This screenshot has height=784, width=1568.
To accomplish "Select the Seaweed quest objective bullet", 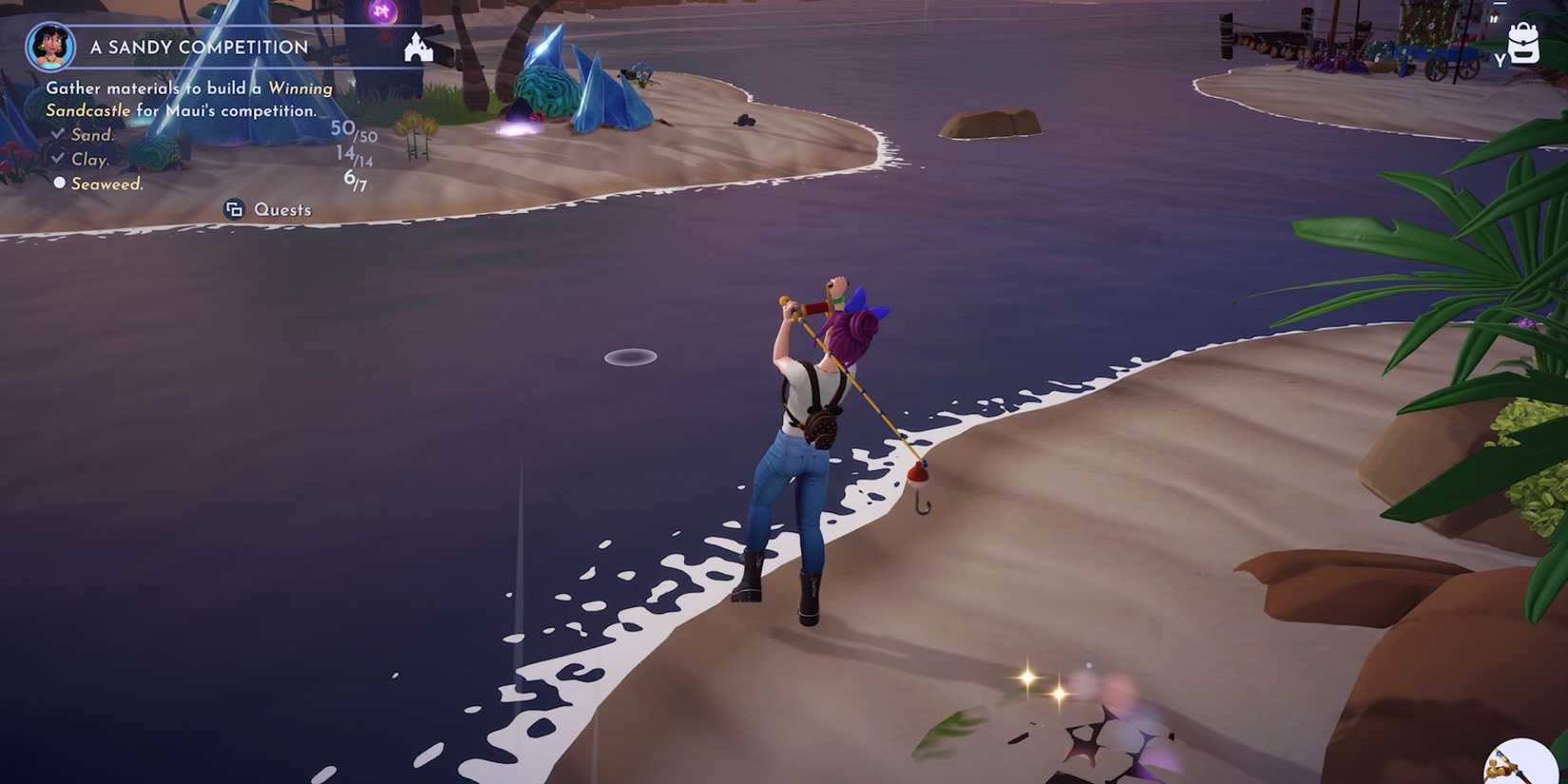I will click(60, 182).
